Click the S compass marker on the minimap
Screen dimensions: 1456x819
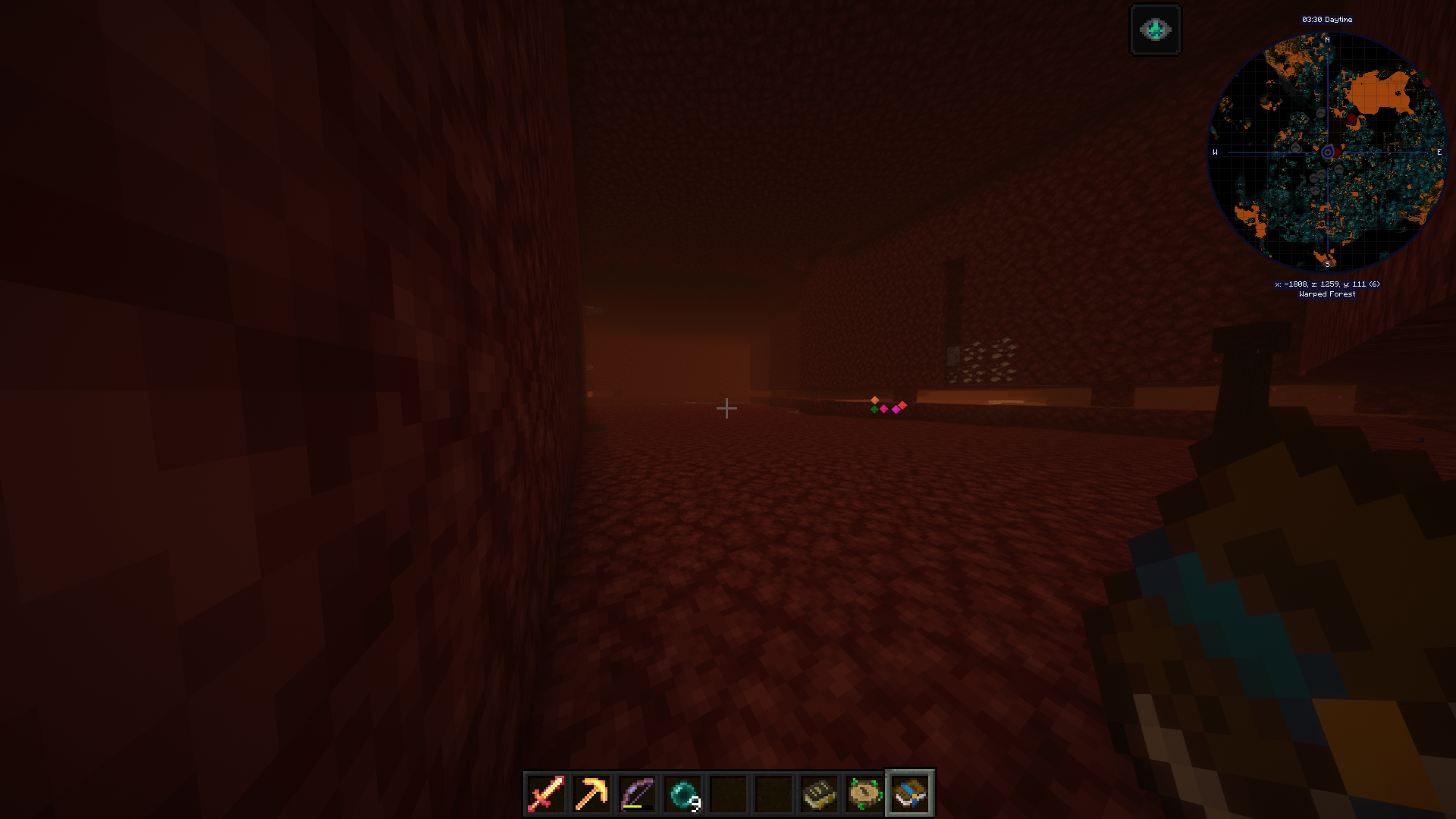[x=1327, y=264]
